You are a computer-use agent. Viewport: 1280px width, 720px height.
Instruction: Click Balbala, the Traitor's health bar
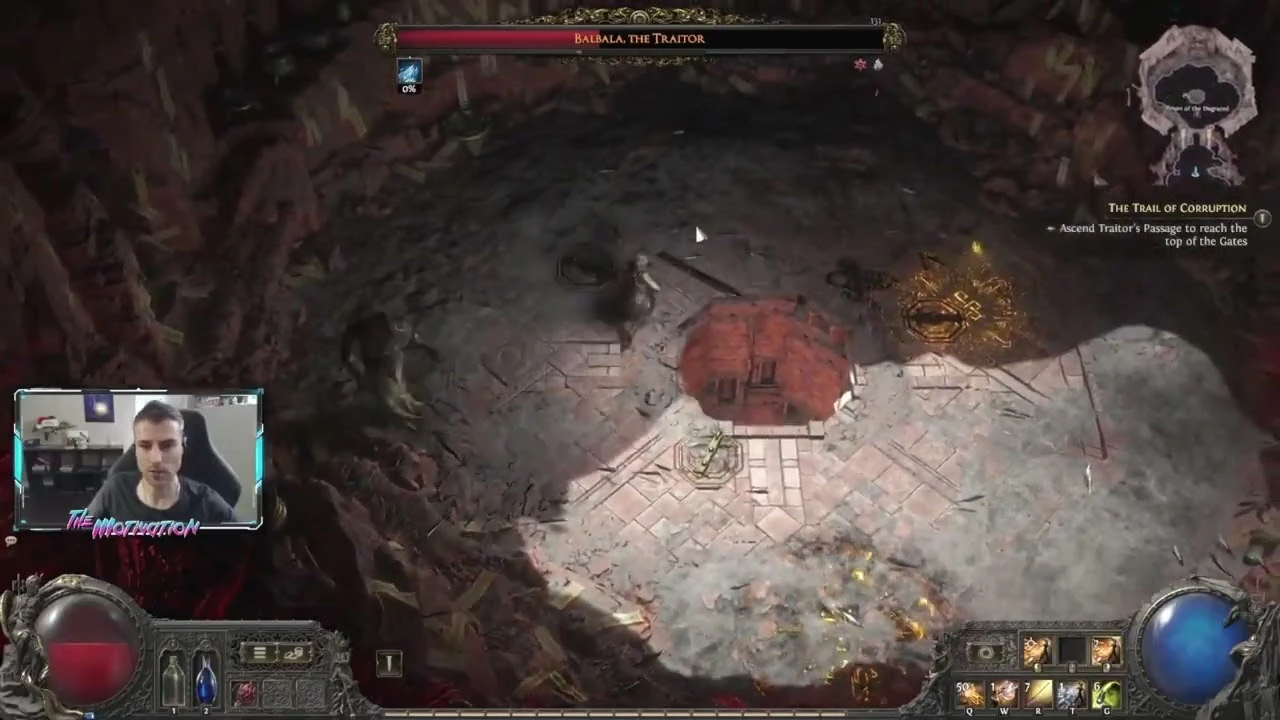tap(640, 38)
